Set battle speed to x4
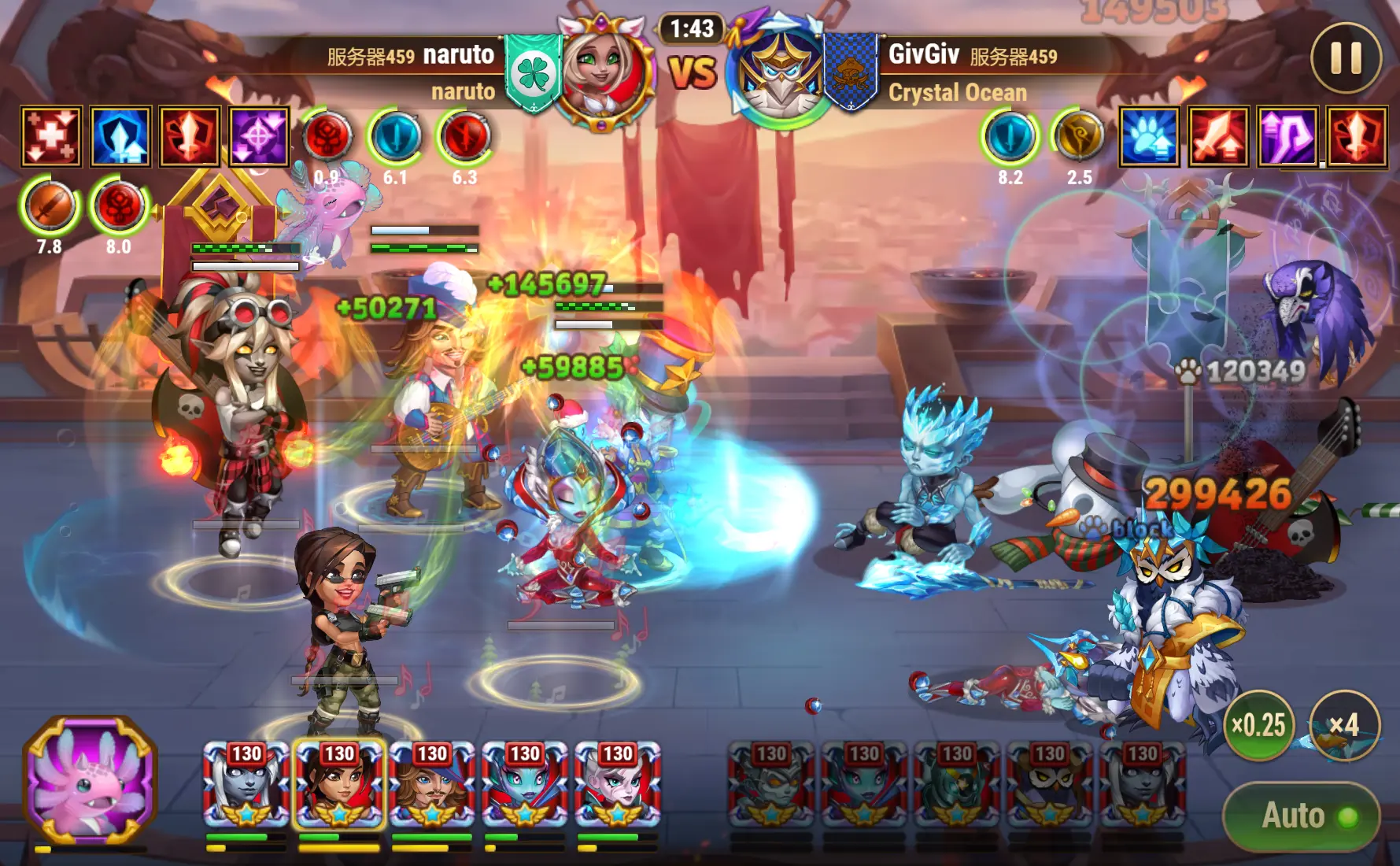The image size is (1400, 866). (1344, 724)
